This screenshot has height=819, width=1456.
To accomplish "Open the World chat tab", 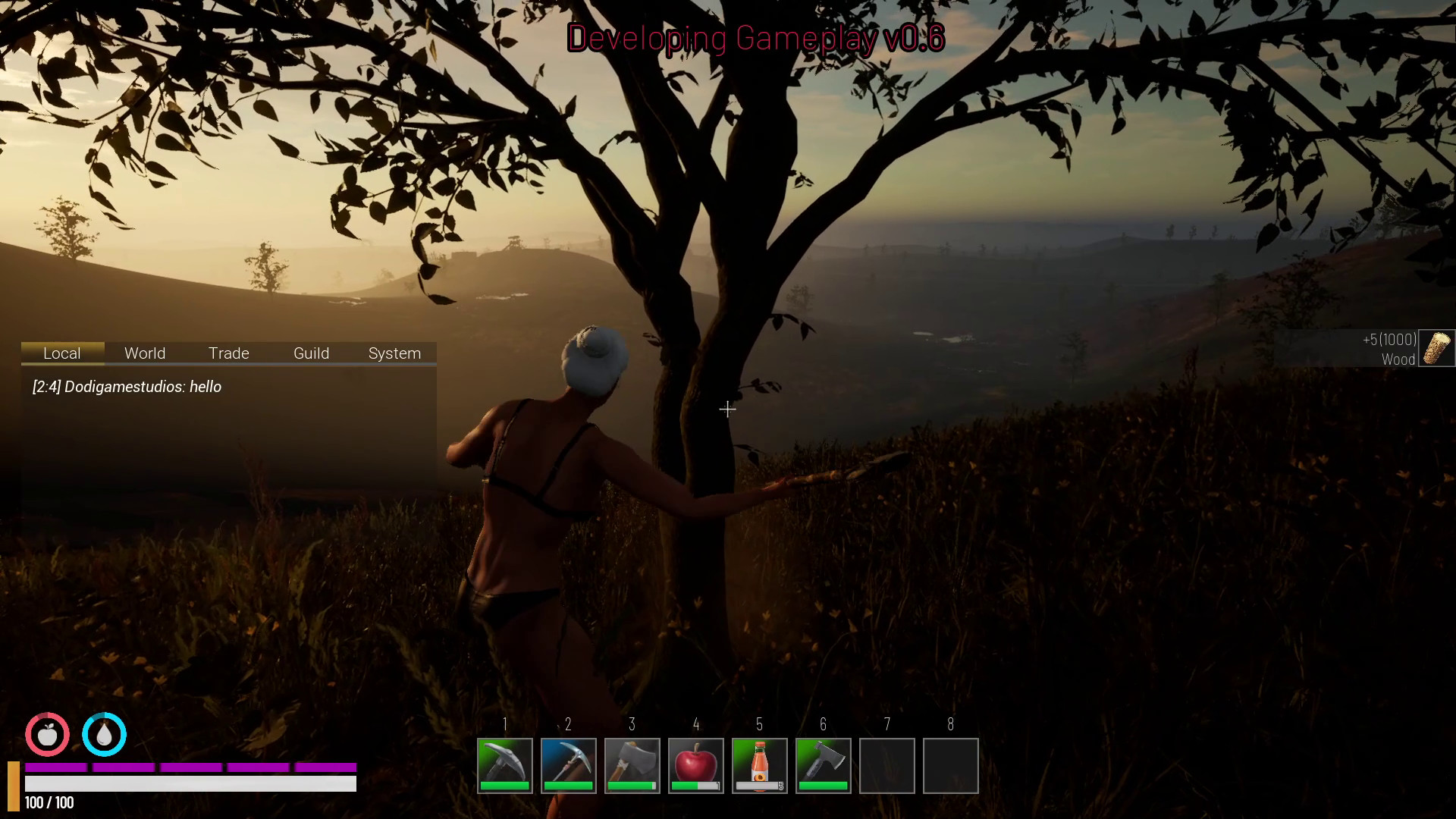I will (x=145, y=353).
